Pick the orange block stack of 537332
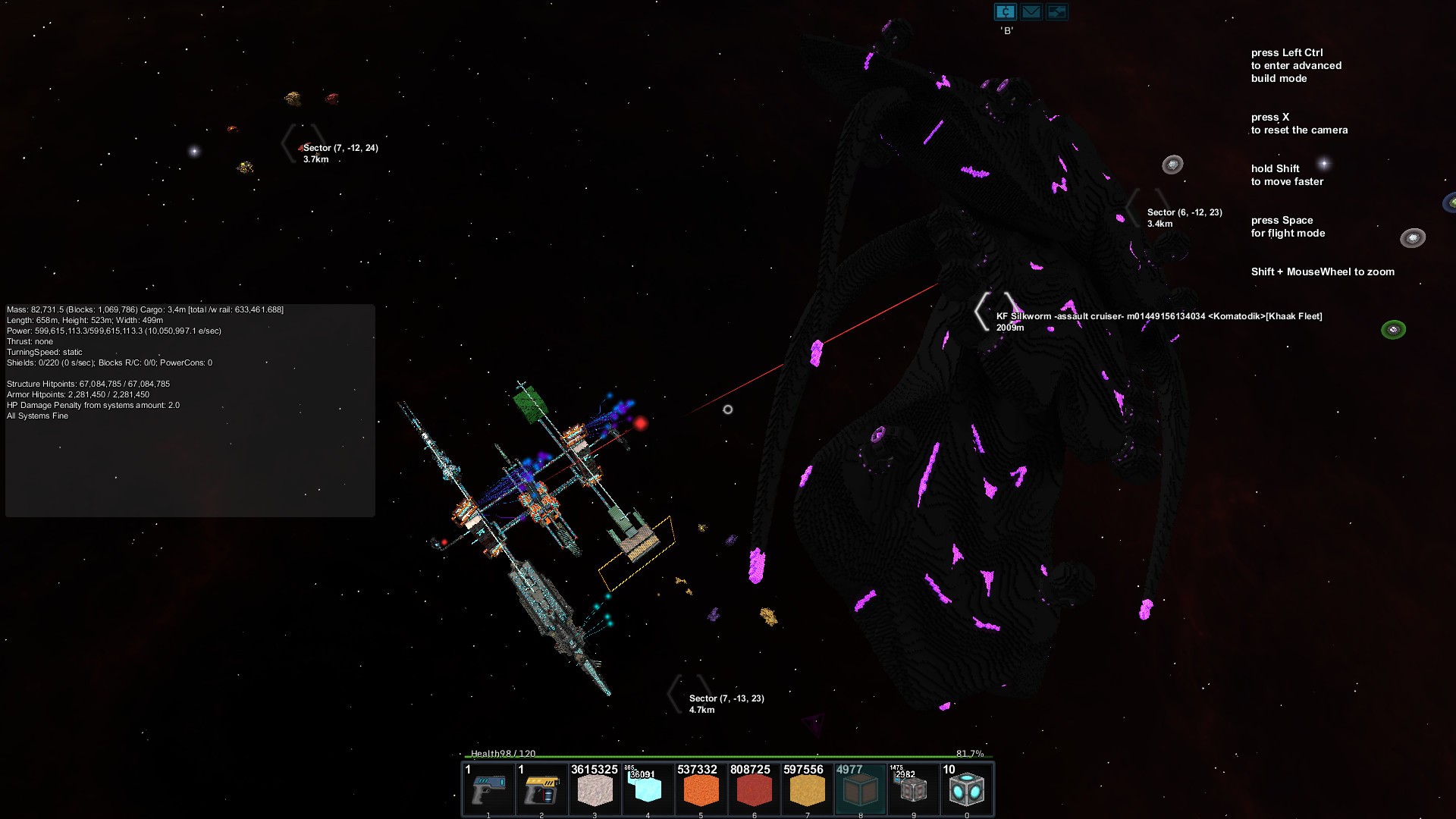 [x=701, y=789]
